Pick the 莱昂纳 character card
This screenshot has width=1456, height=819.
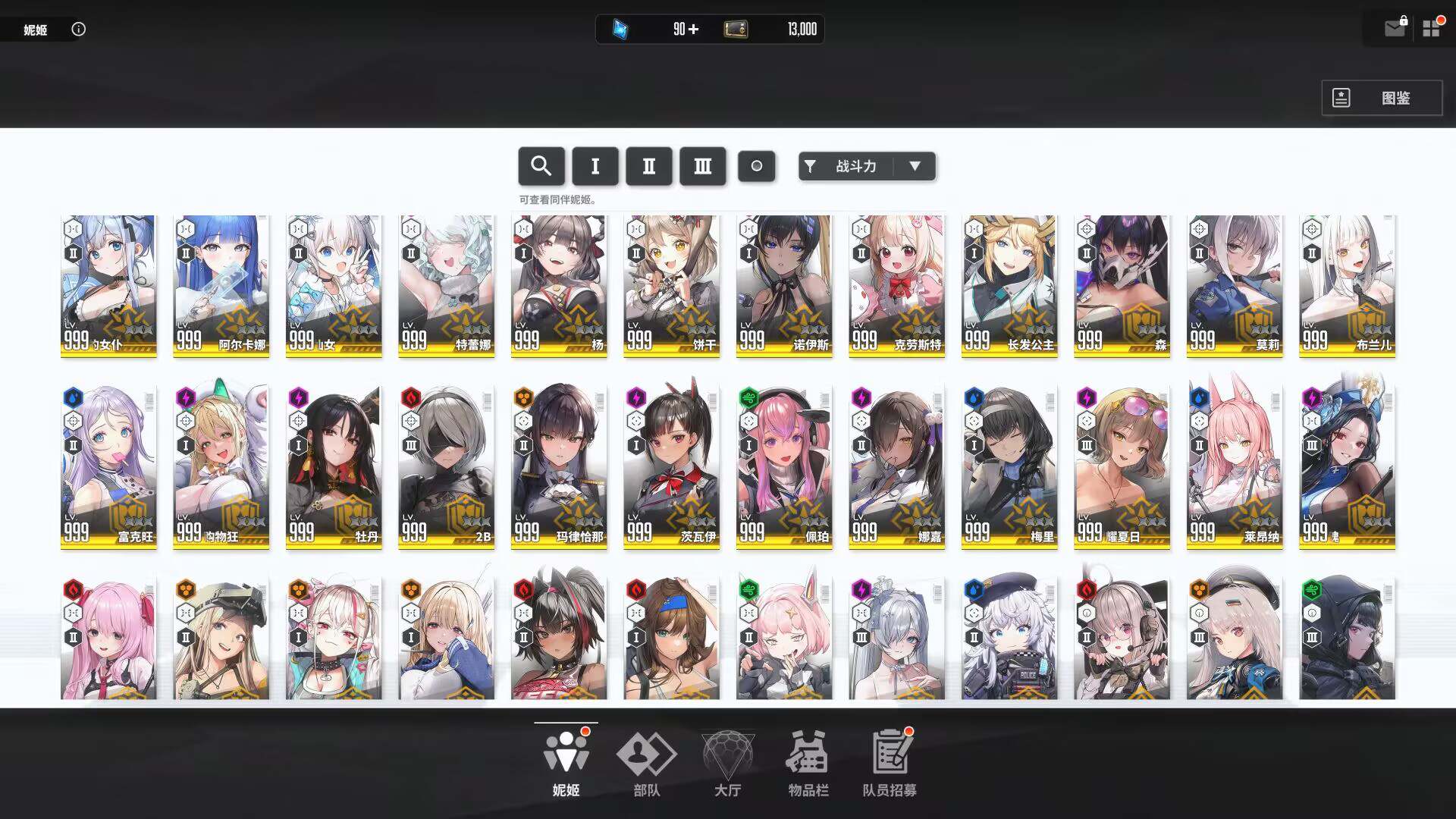1234,466
